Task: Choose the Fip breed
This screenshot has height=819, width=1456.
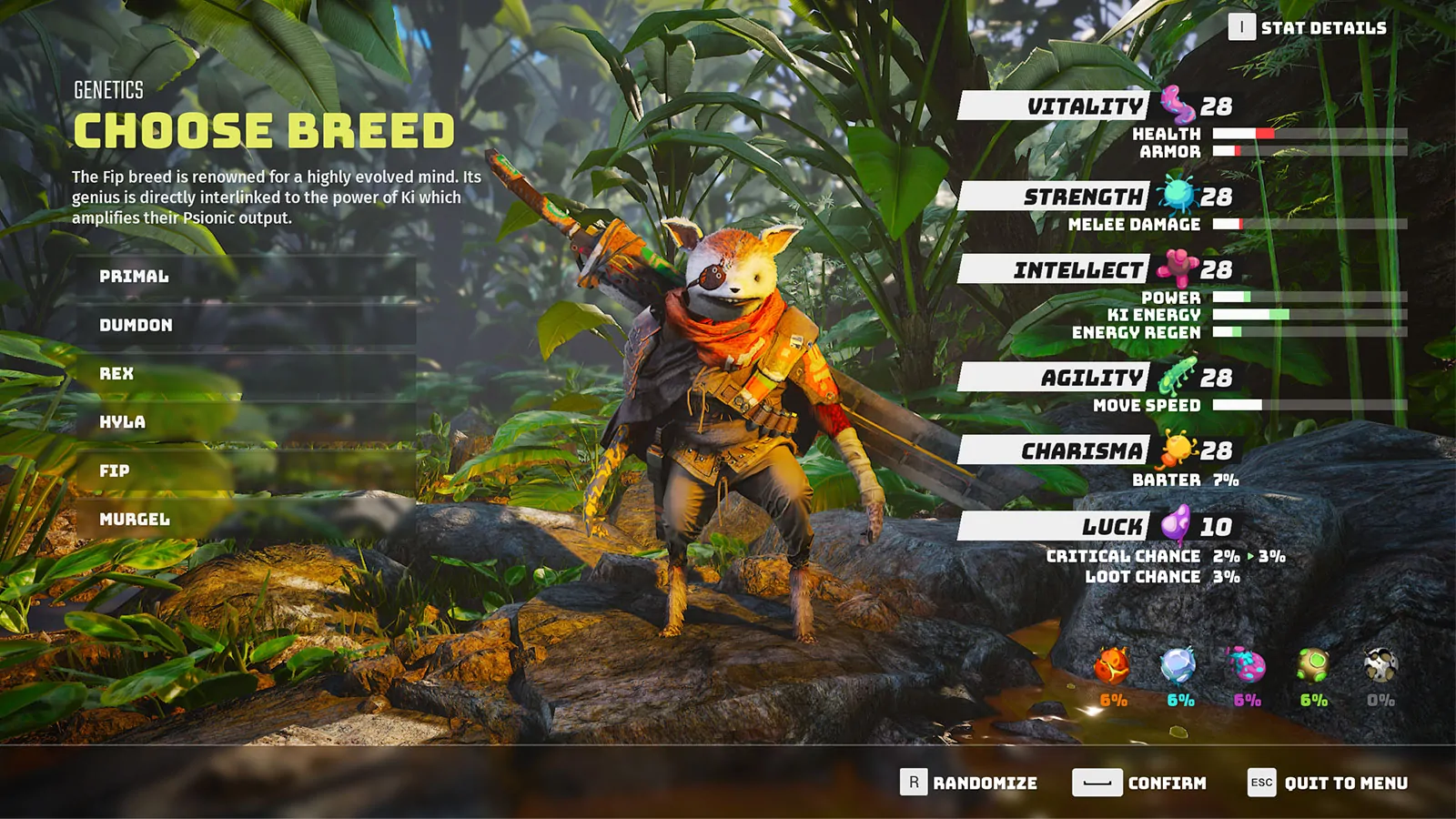Action: (115, 471)
